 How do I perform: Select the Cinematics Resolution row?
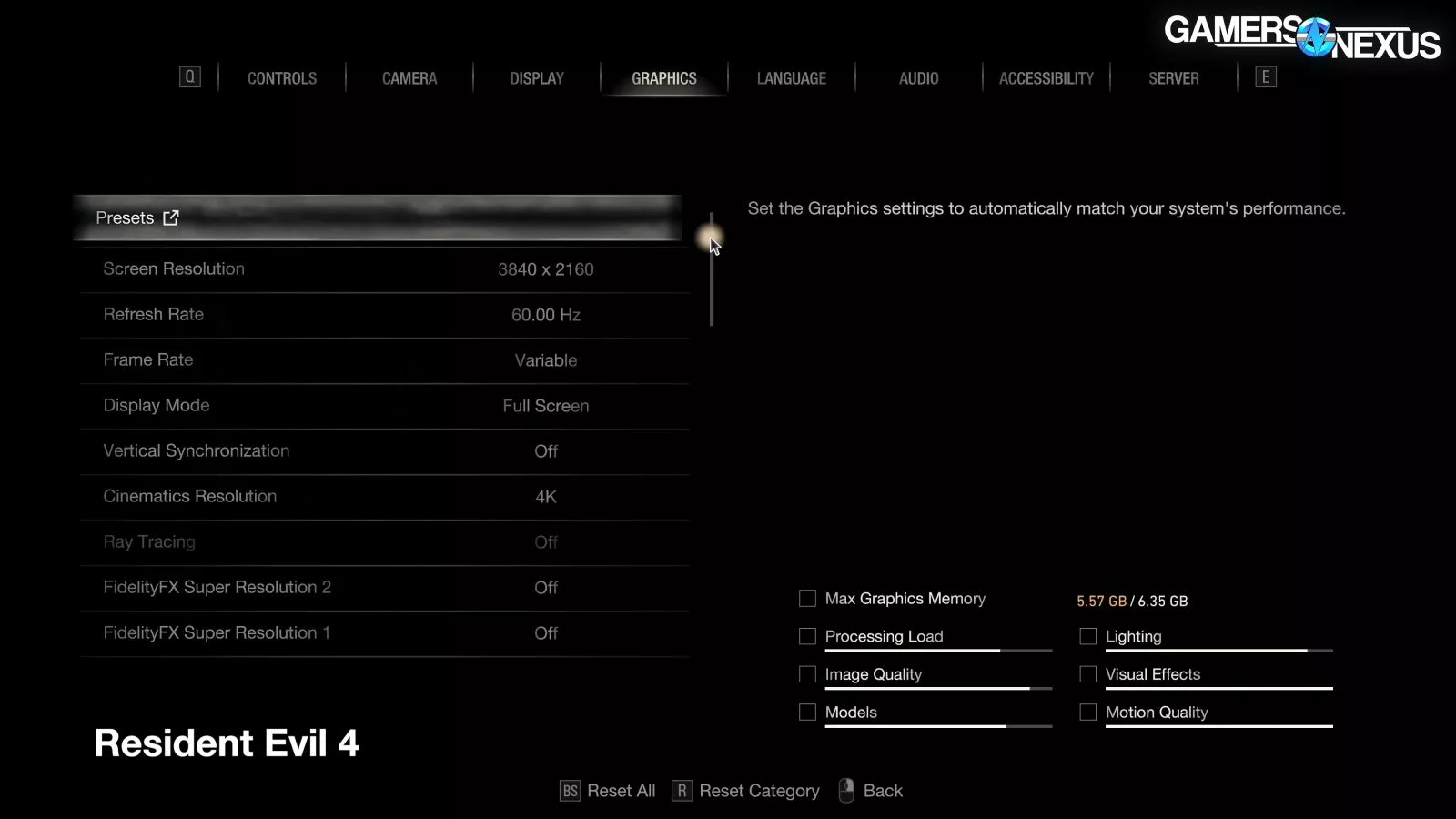pos(384,497)
